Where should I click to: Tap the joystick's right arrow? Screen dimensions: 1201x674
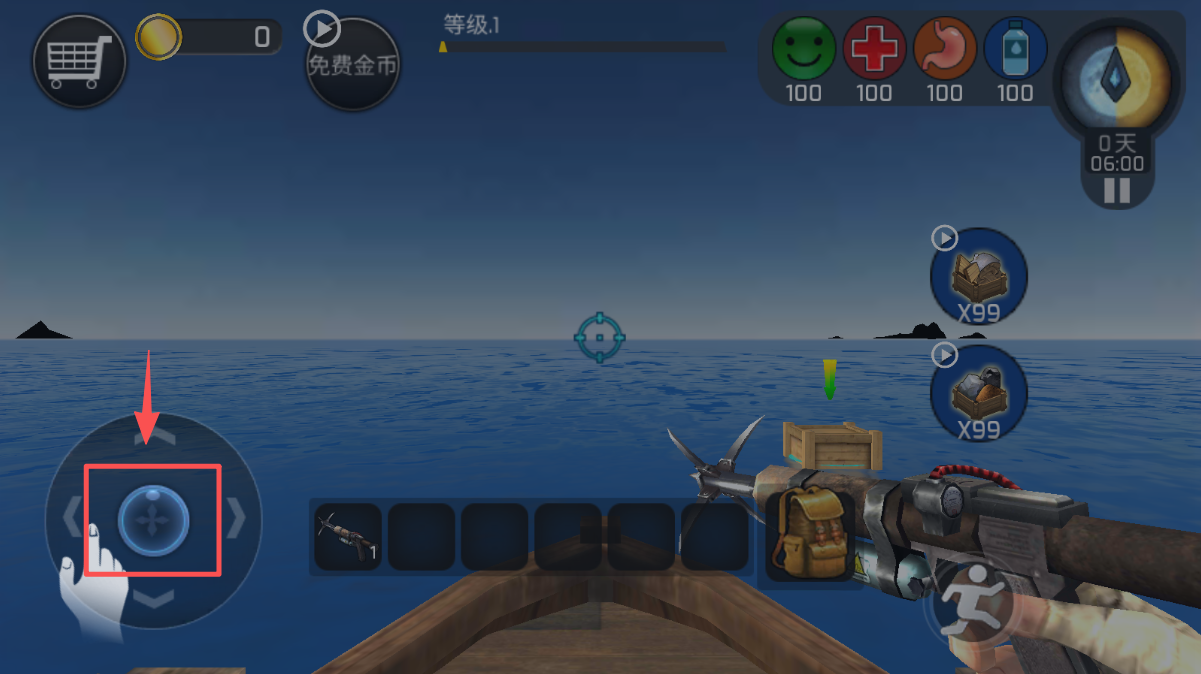click(x=237, y=518)
